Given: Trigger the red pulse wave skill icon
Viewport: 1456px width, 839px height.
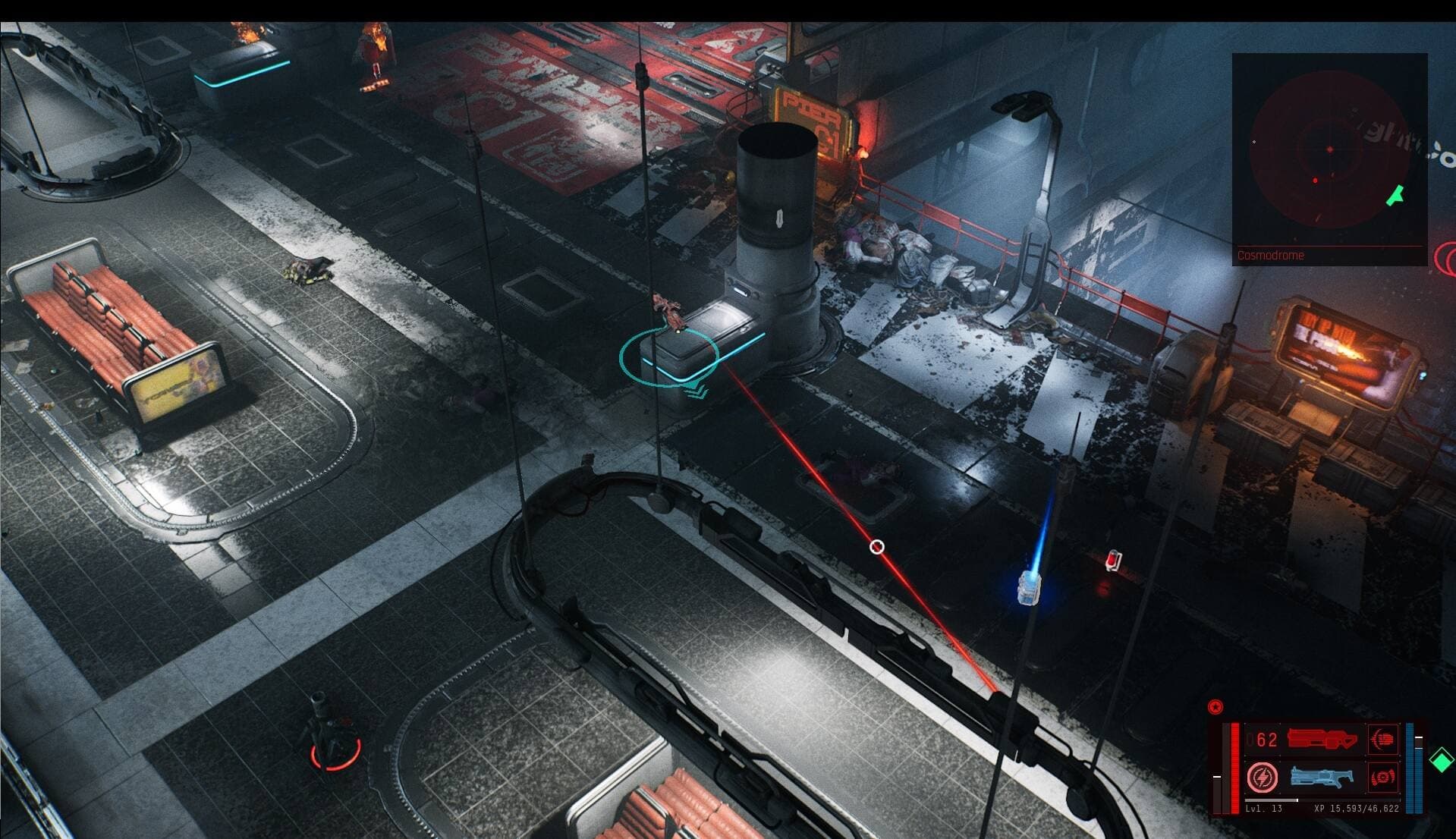Looking at the screenshot, I should [x=1383, y=777].
